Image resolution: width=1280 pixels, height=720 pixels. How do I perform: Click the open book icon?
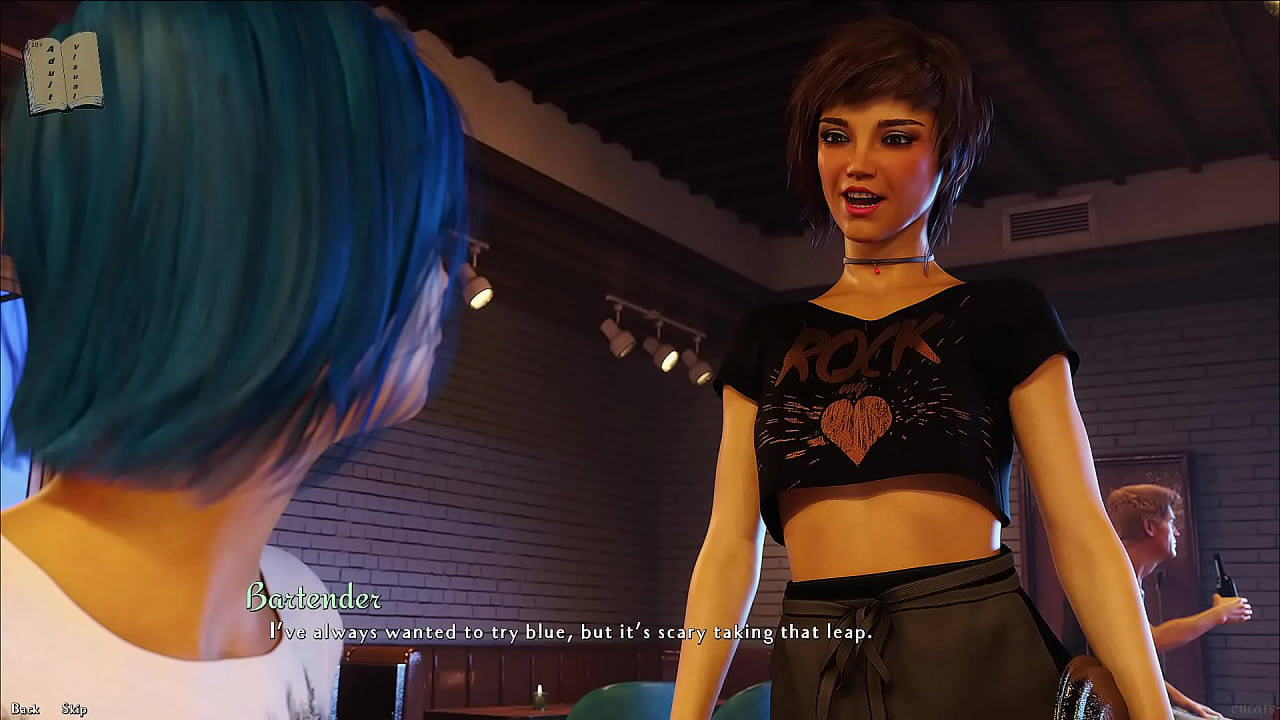(63, 73)
